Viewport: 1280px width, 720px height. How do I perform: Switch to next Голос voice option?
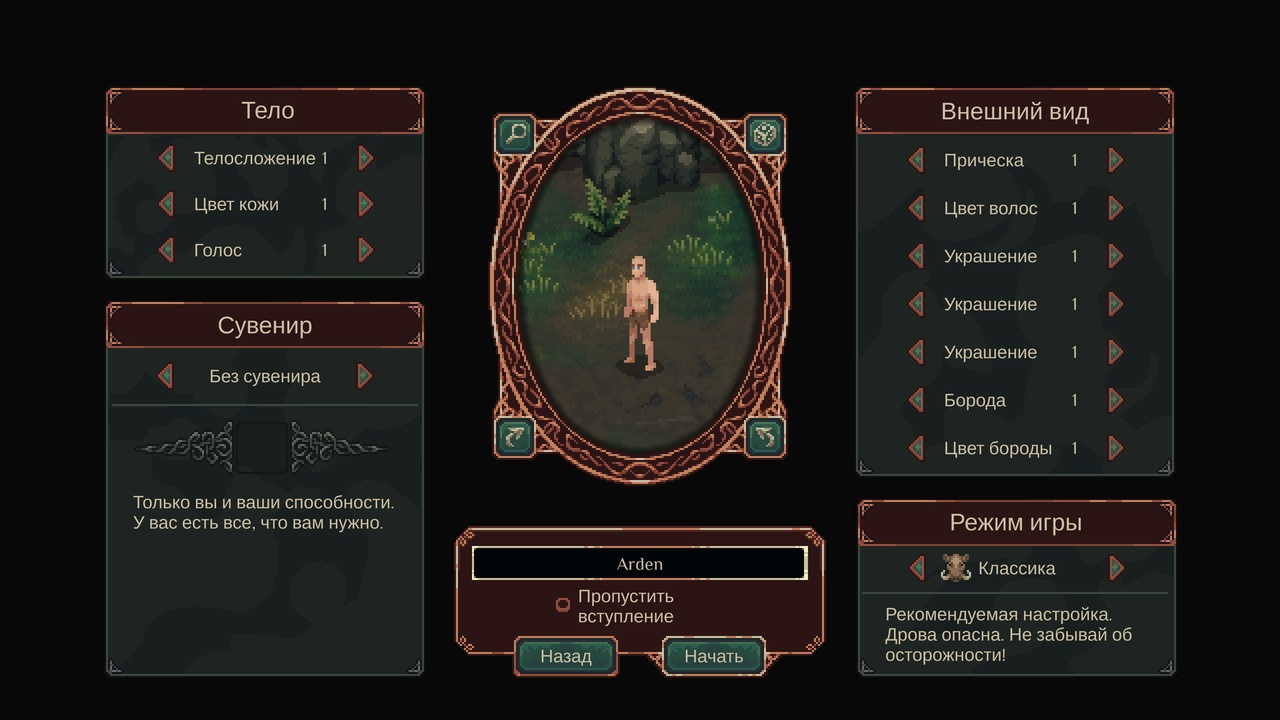pyautogui.click(x=366, y=250)
